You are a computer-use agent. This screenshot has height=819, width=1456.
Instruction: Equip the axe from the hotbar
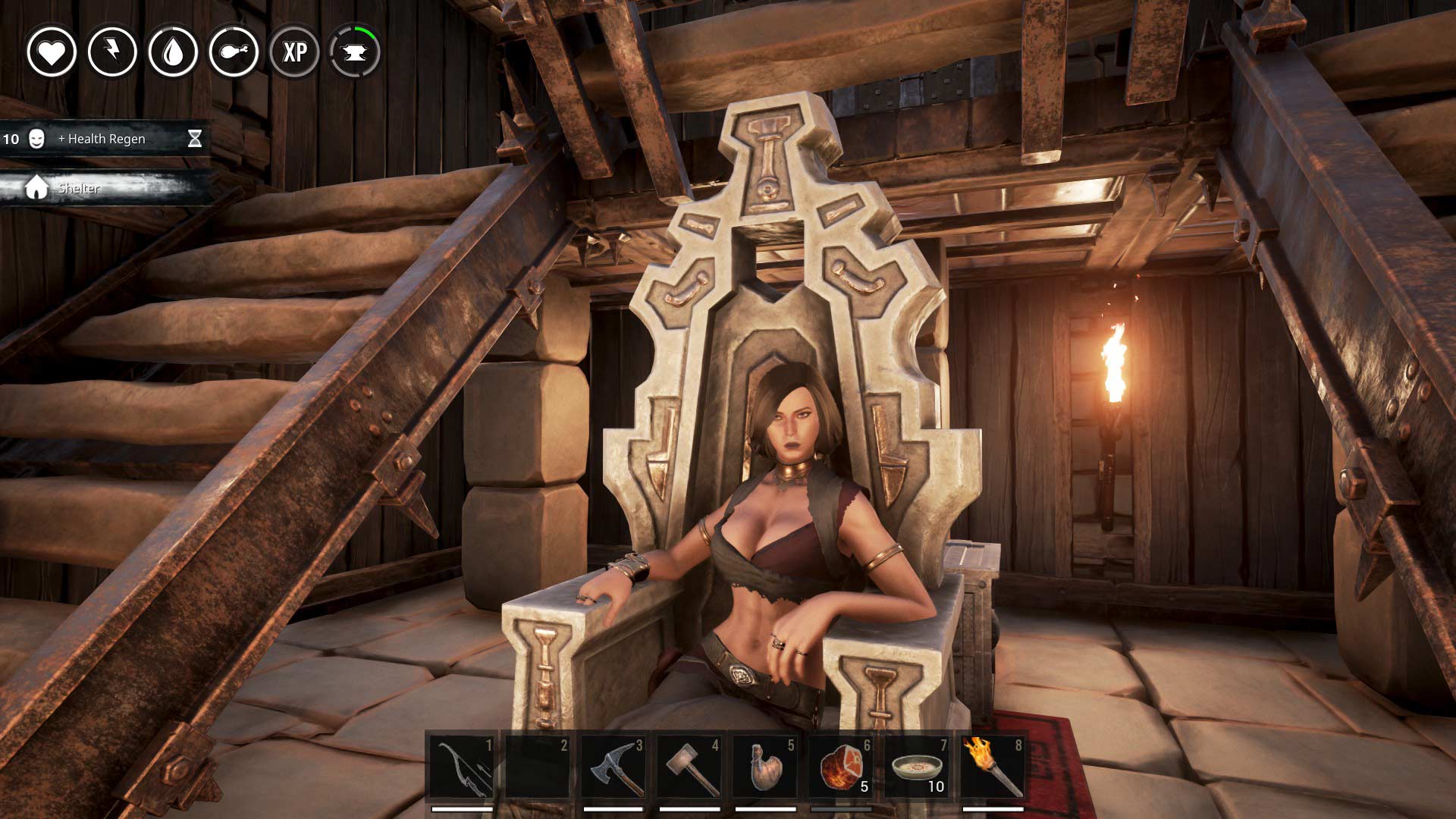pyautogui.click(x=613, y=767)
